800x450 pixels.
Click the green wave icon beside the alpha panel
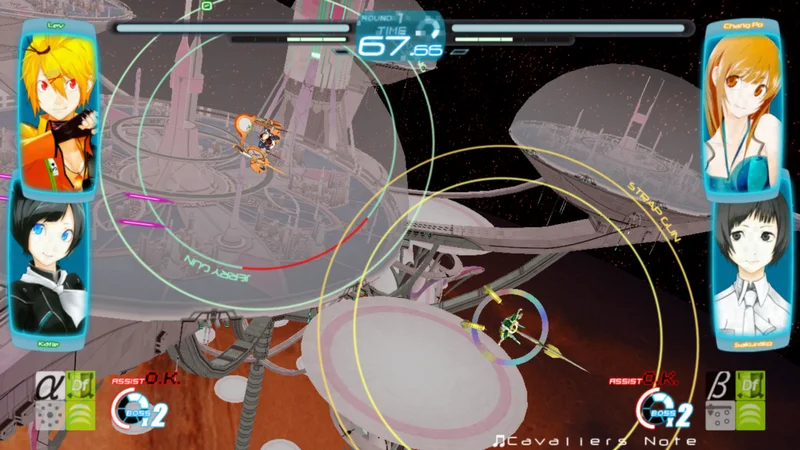(x=80, y=414)
